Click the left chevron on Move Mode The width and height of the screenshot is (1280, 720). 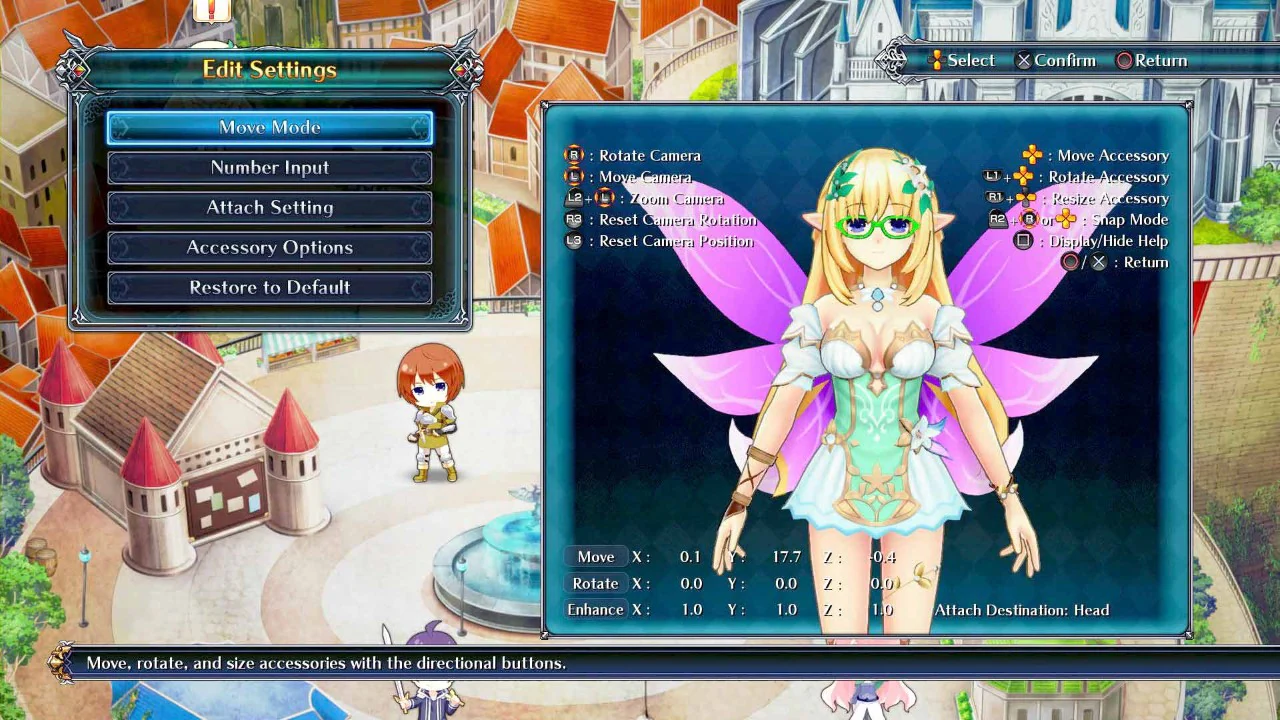(x=118, y=127)
